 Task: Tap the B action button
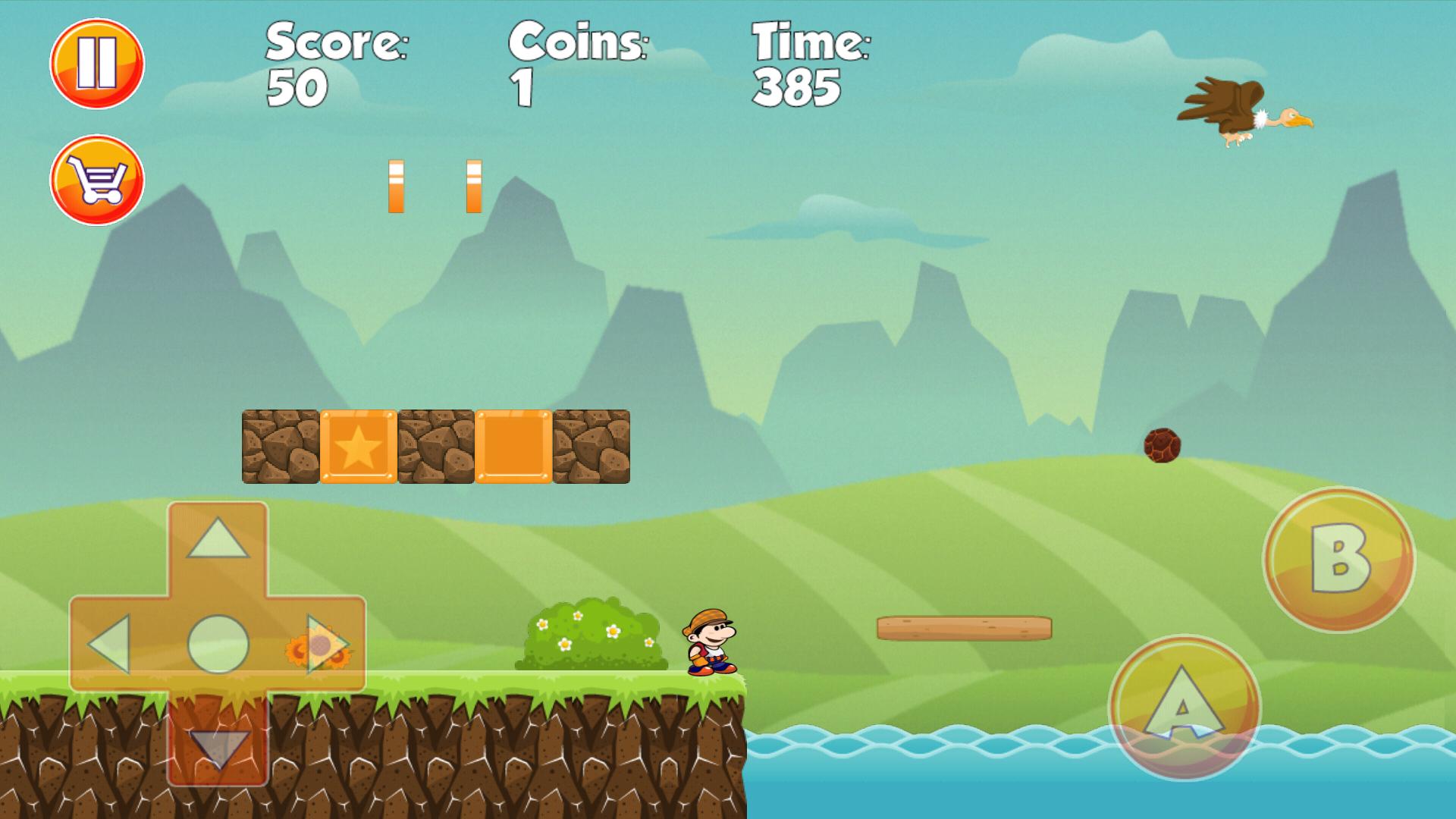1338,560
